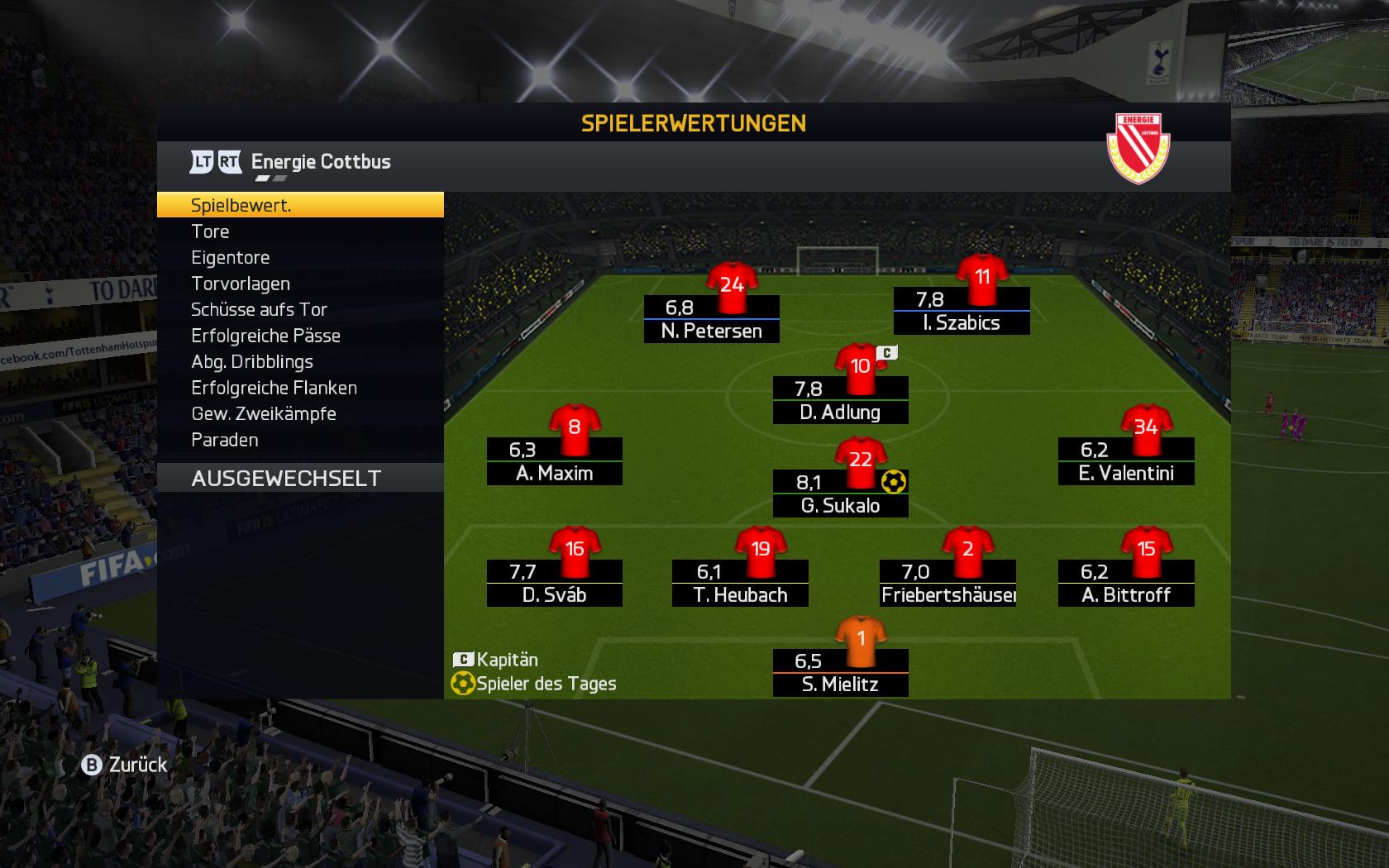This screenshot has height=868, width=1389.
Task: Select Gew. Zweikämpfe menu entry
Action: pyautogui.click(x=299, y=413)
